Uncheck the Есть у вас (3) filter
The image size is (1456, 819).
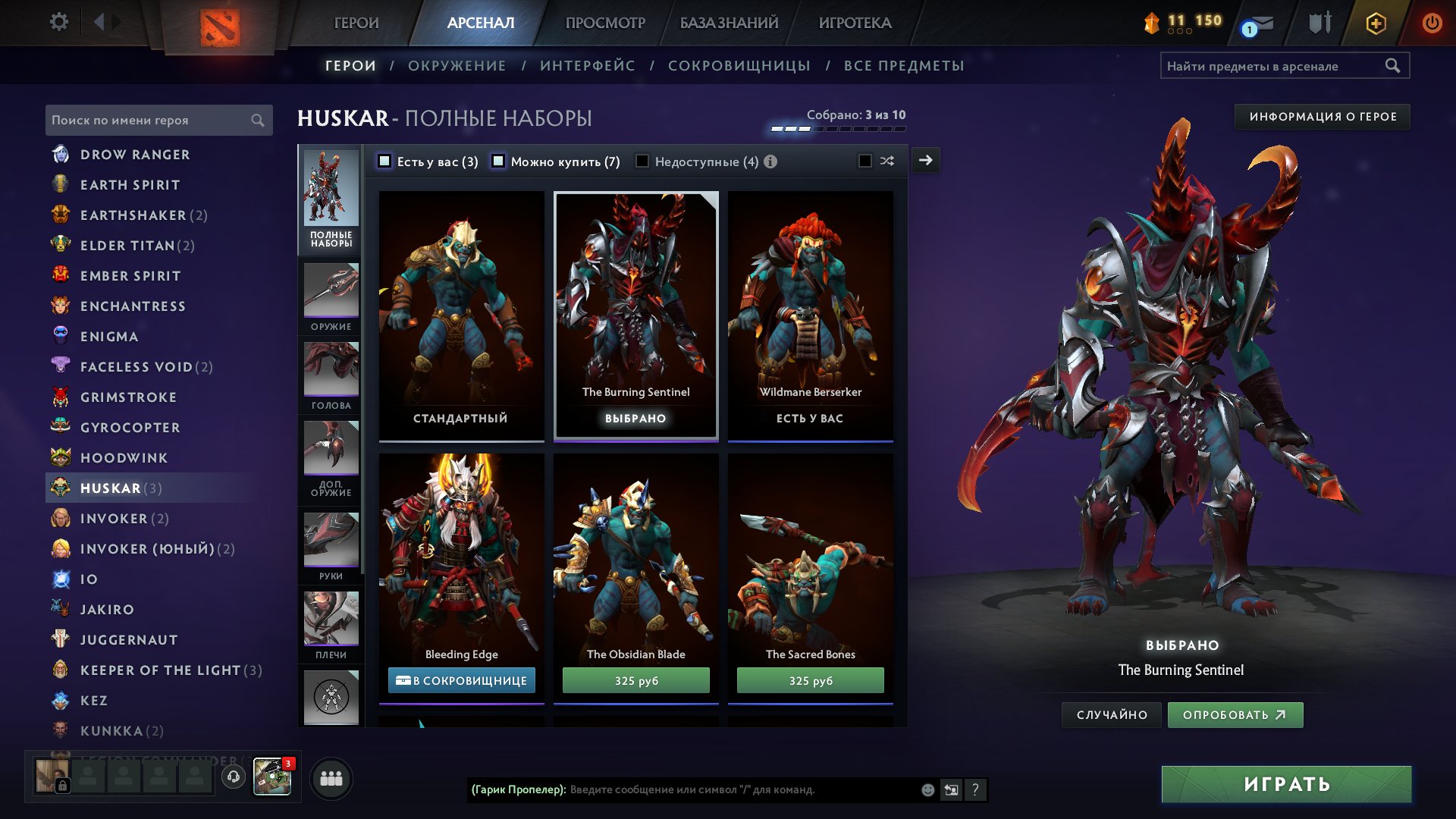pyautogui.click(x=385, y=161)
